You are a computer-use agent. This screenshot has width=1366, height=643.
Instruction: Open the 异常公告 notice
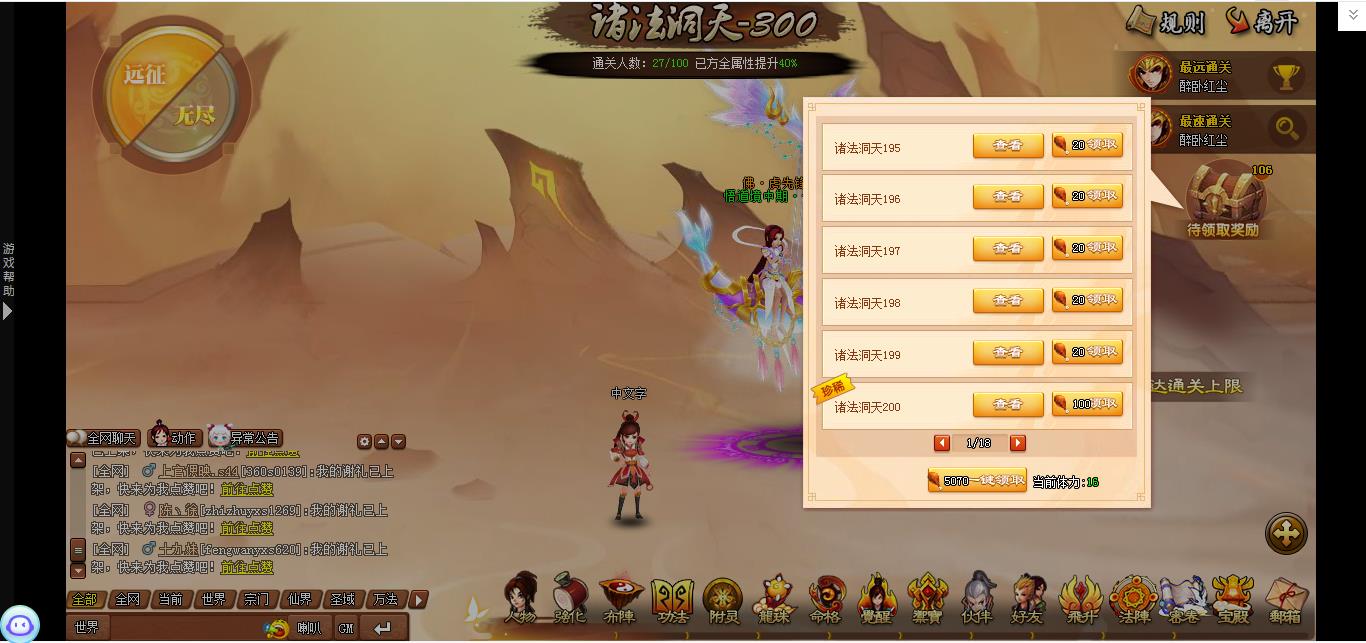click(245, 437)
